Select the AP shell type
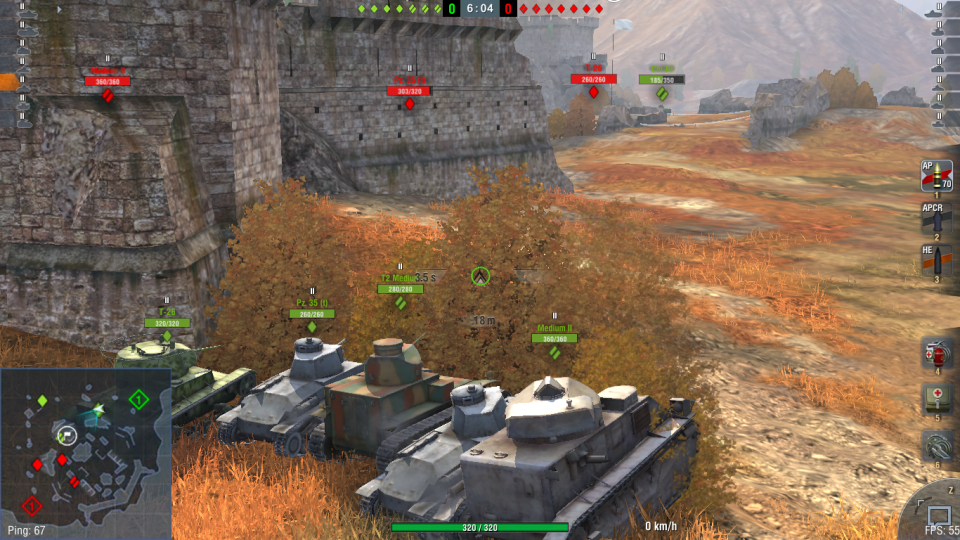 [936, 176]
